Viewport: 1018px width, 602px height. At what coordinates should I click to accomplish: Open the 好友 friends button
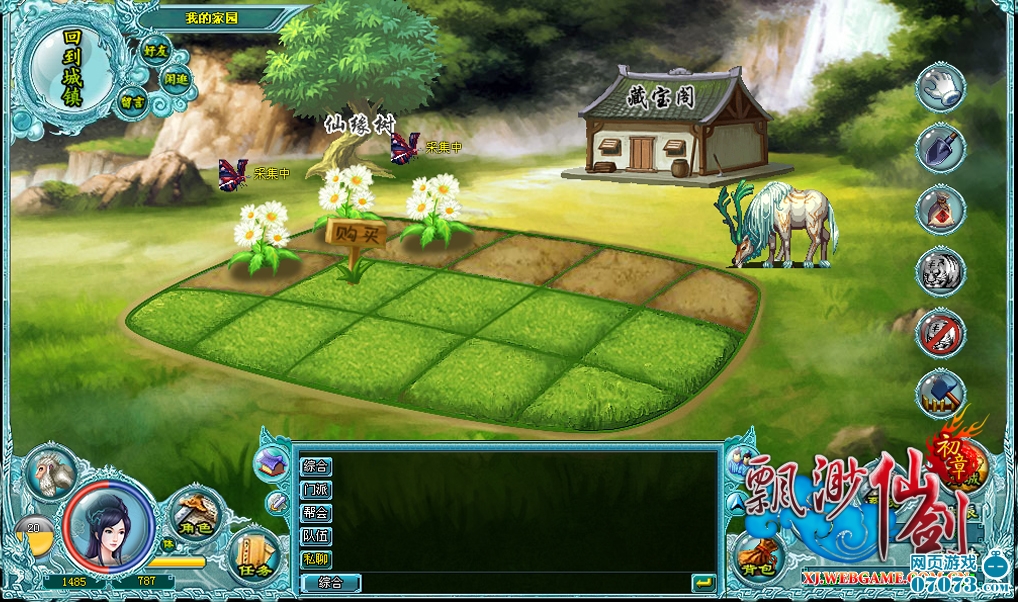click(x=154, y=50)
